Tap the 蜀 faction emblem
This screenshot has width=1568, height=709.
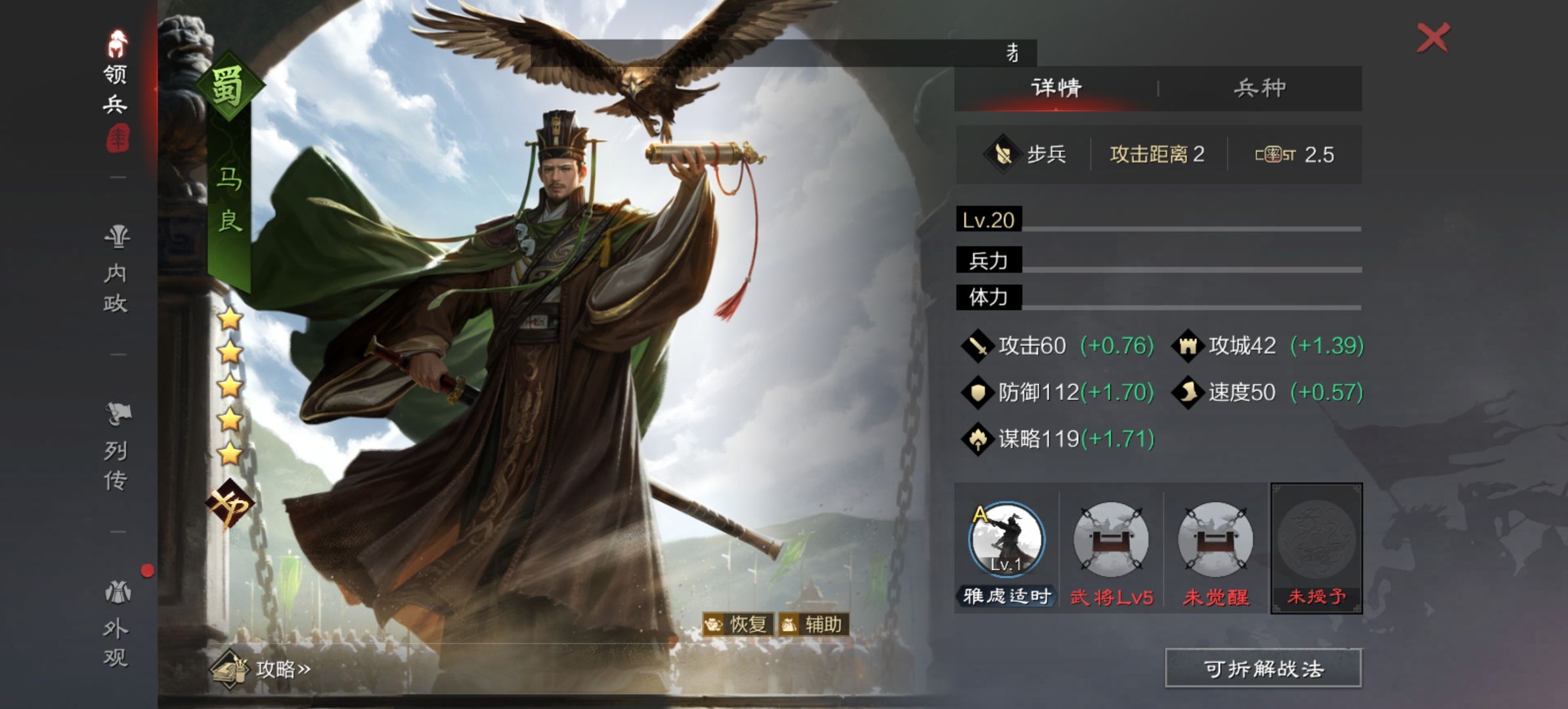pyautogui.click(x=228, y=87)
